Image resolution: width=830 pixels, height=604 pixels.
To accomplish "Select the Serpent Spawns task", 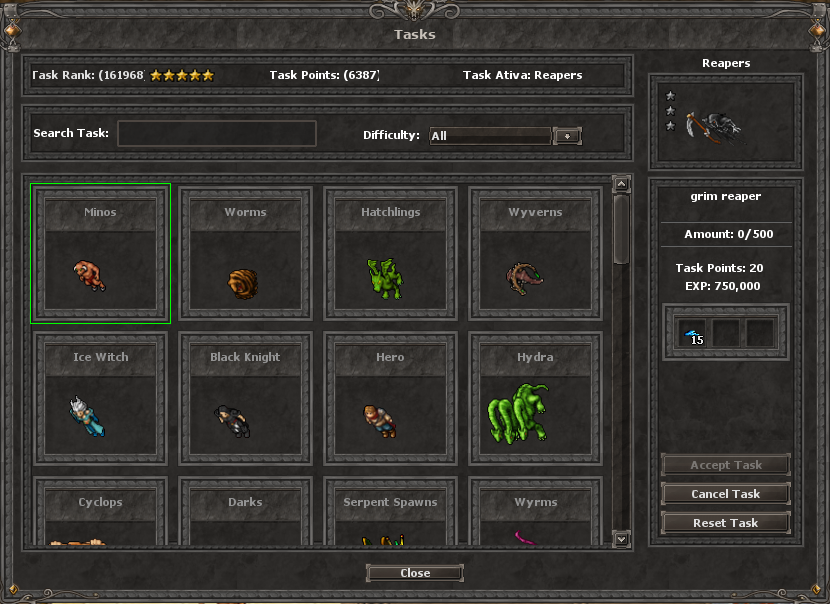I will coord(390,515).
